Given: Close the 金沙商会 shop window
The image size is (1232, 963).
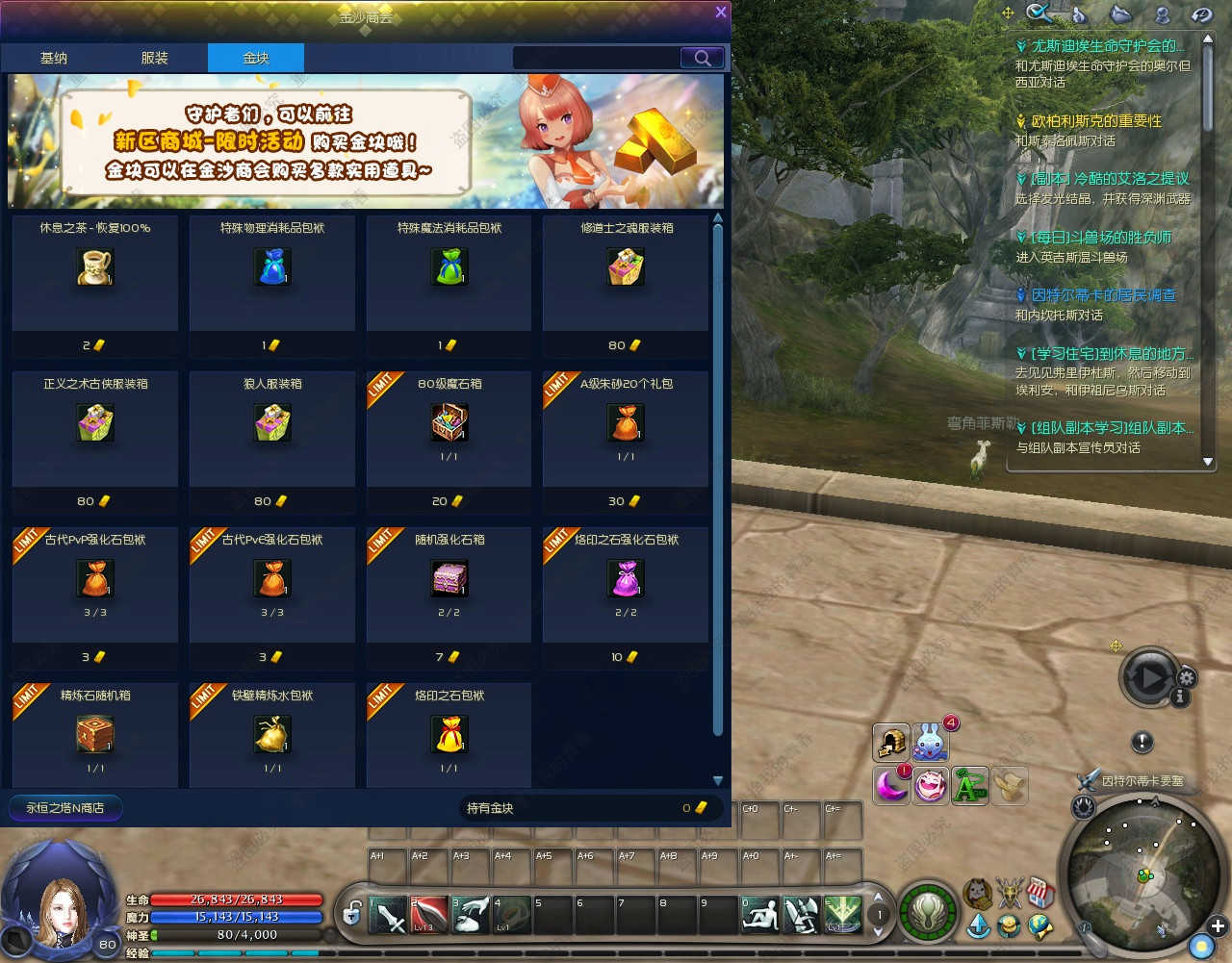Looking at the screenshot, I should tap(720, 13).
